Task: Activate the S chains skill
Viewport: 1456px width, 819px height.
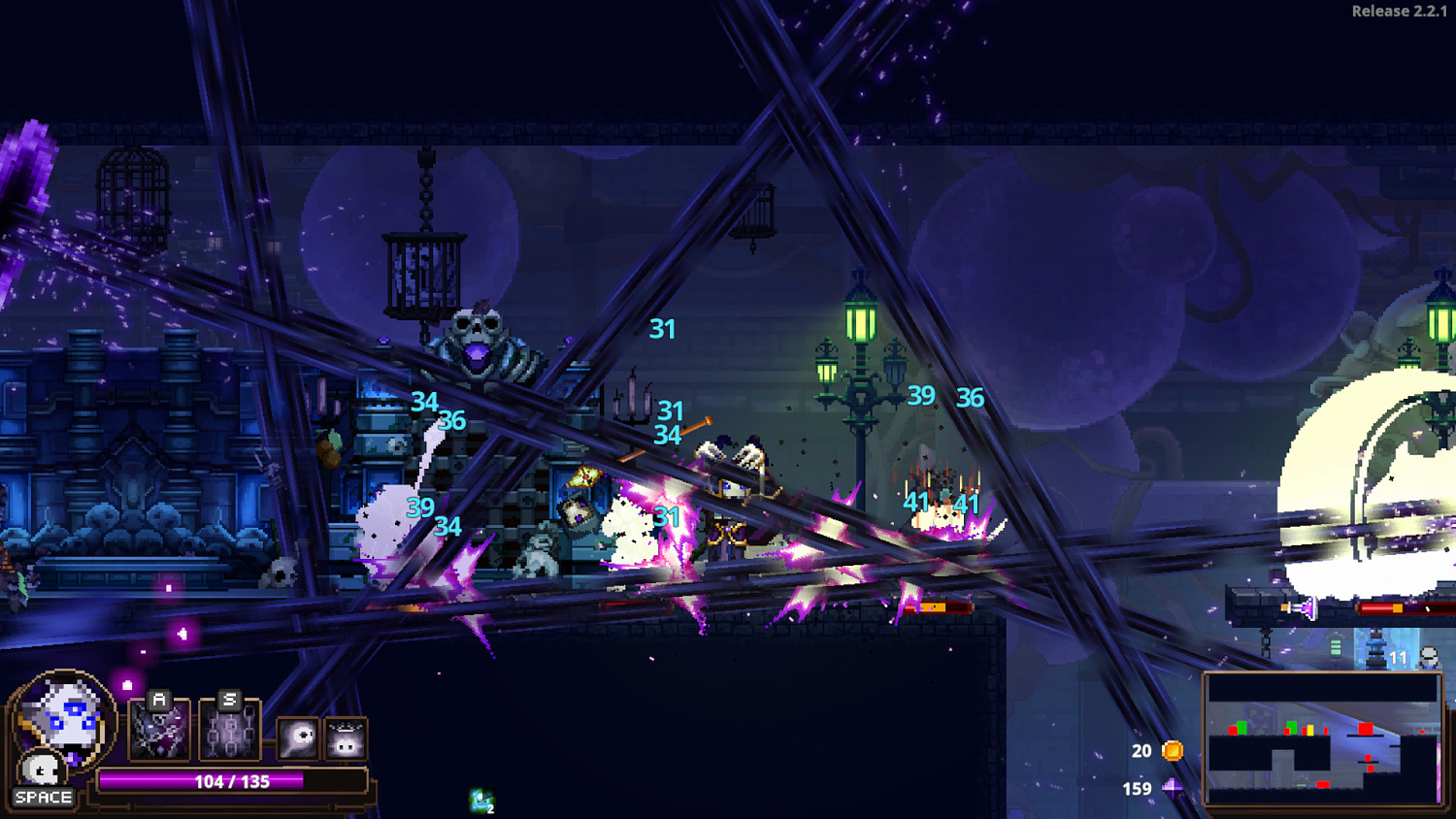Action: point(229,730)
